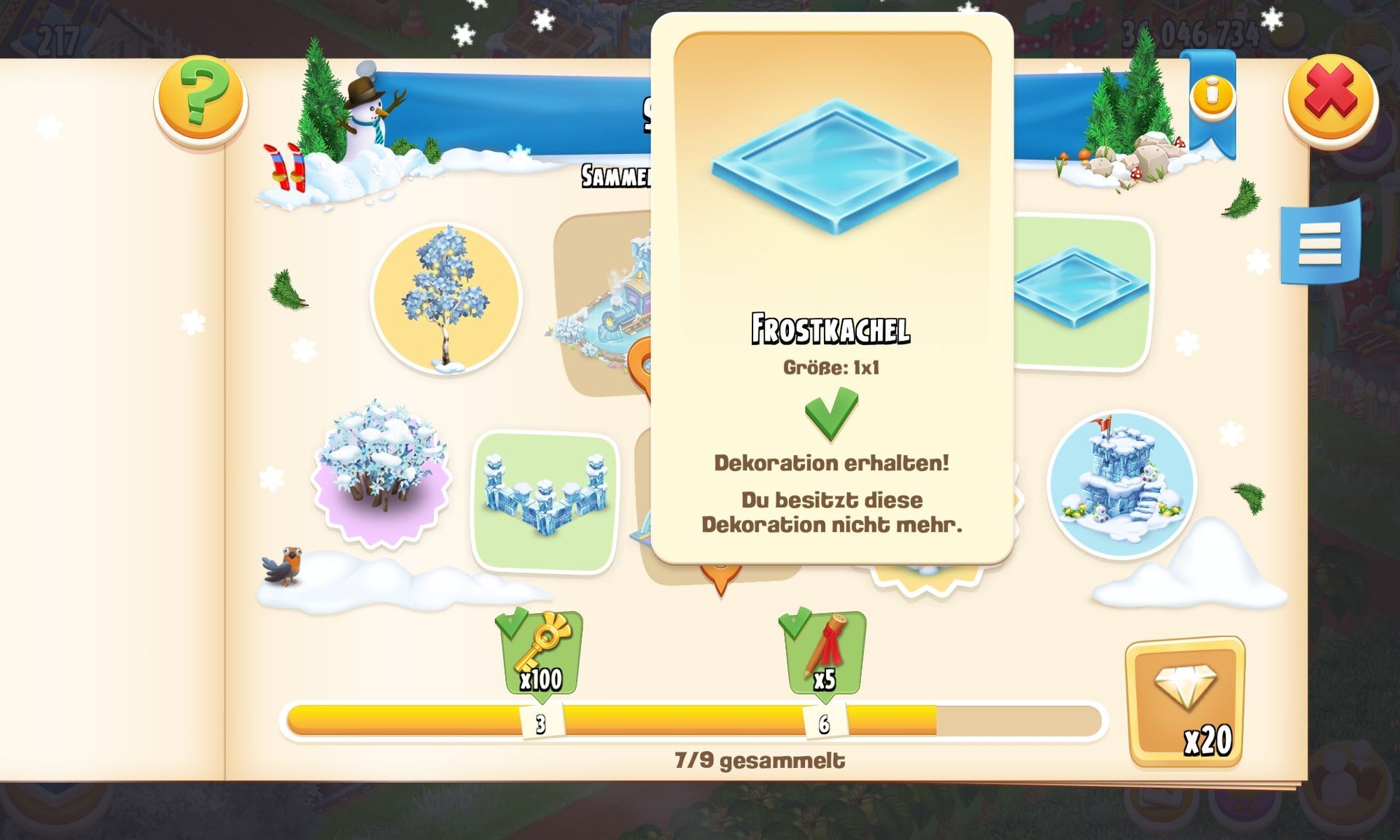Choose the ice wall decoration tile
This screenshot has height=840, width=1400.
[545, 500]
